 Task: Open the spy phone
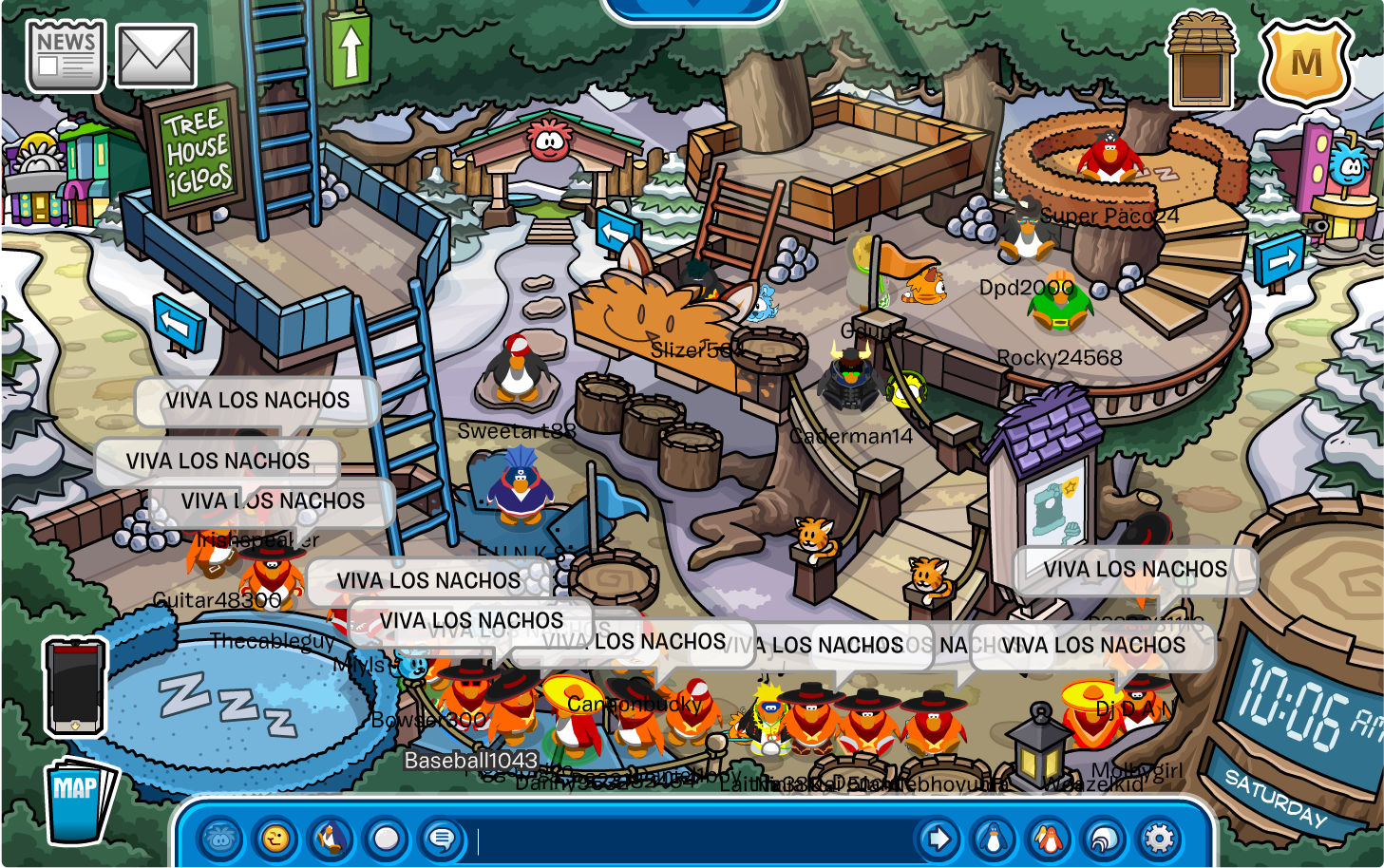tap(75, 687)
